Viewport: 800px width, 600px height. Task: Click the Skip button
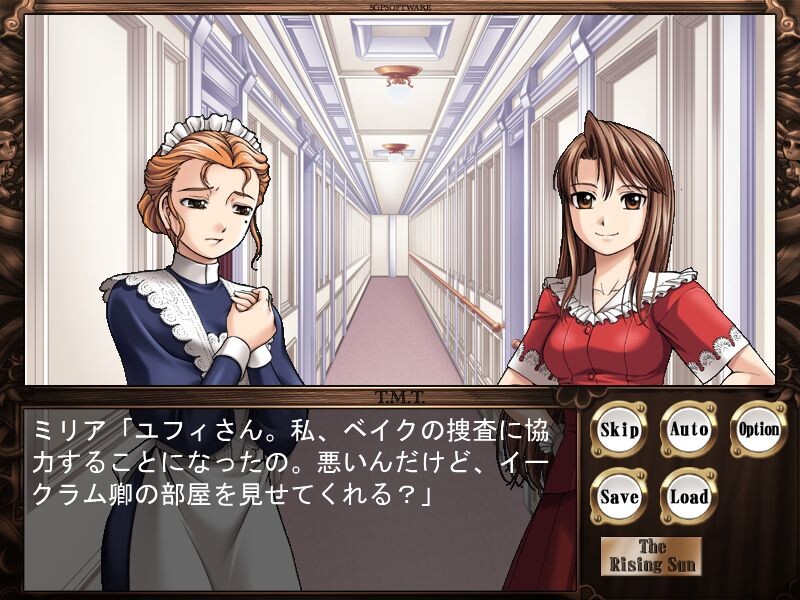(x=619, y=431)
